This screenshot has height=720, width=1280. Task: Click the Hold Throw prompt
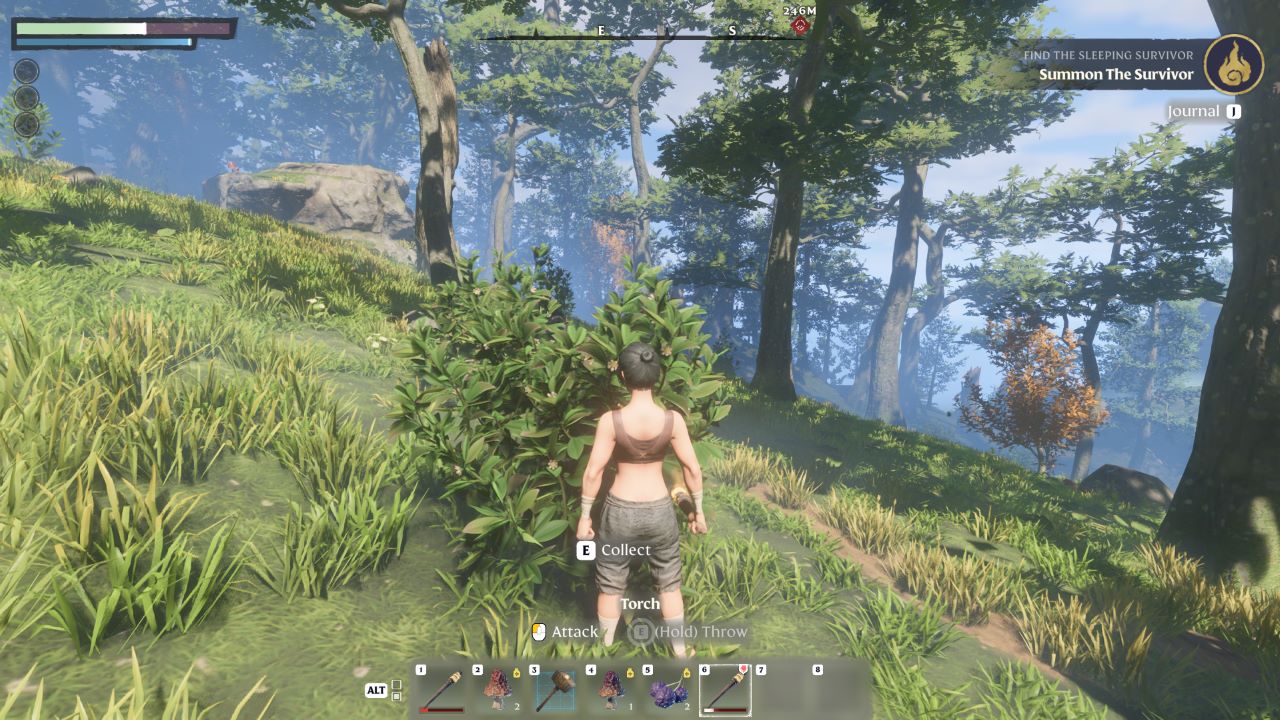pos(700,631)
